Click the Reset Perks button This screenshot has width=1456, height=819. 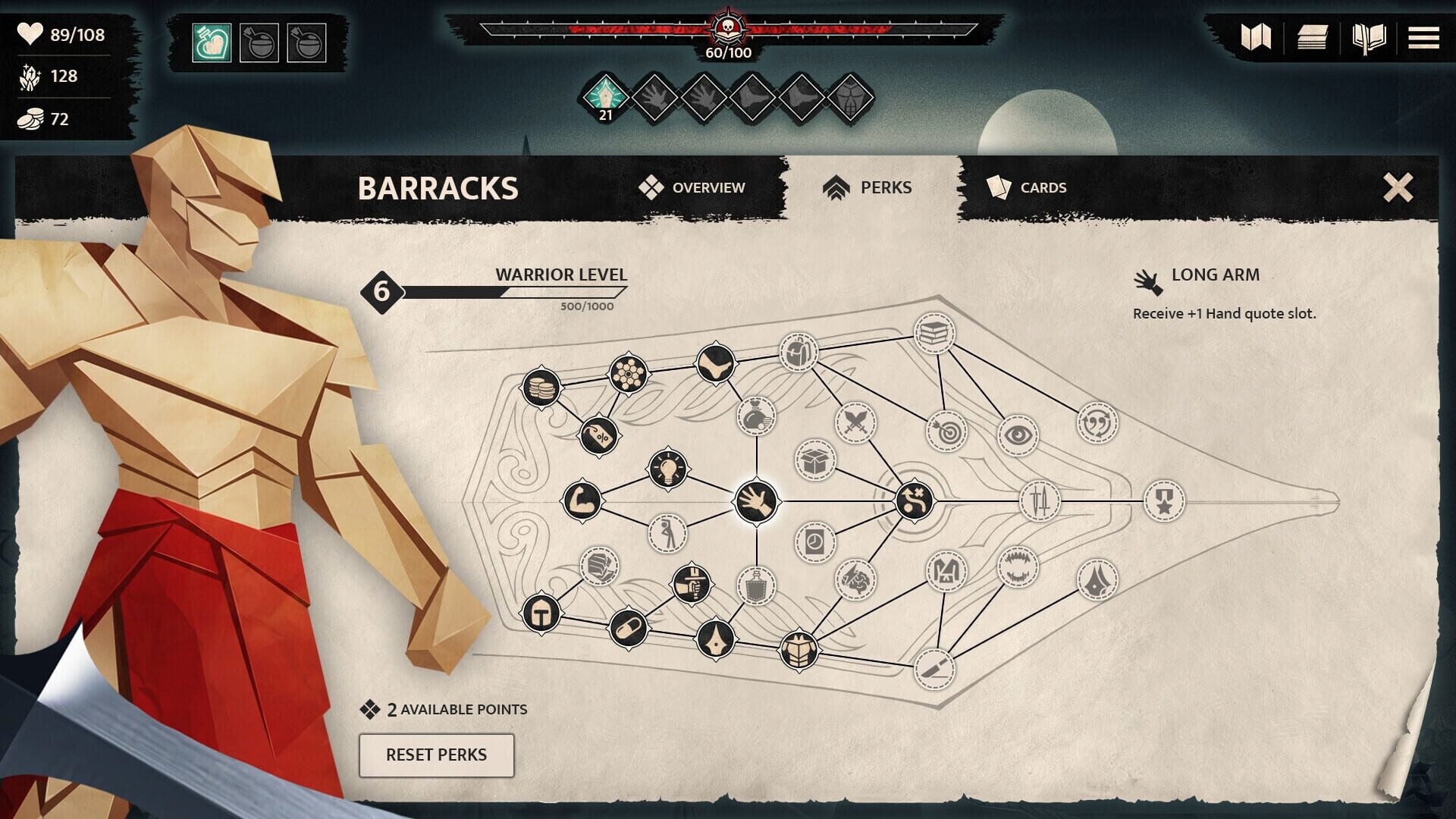tap(437, 755)
